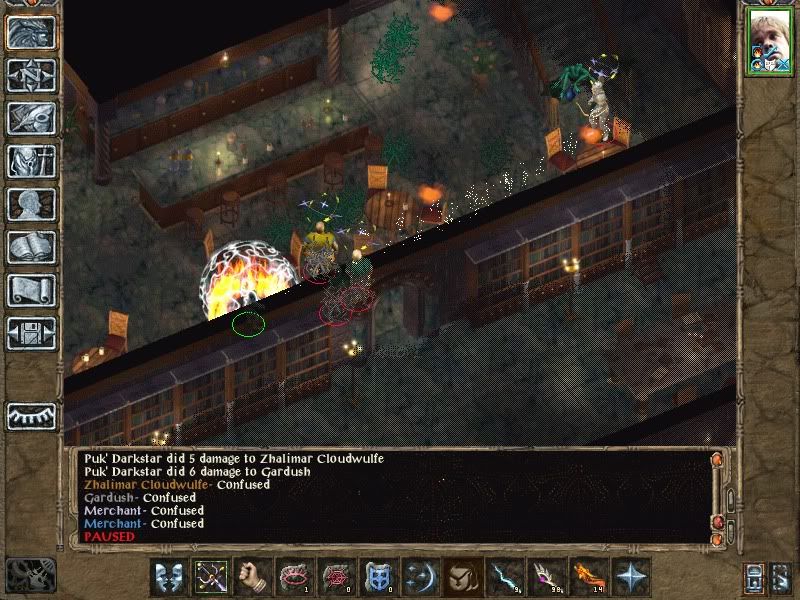Open the priest scroll screen
Image resolution: width=800 pixels, height=600 pixels.
coord(31,290)
